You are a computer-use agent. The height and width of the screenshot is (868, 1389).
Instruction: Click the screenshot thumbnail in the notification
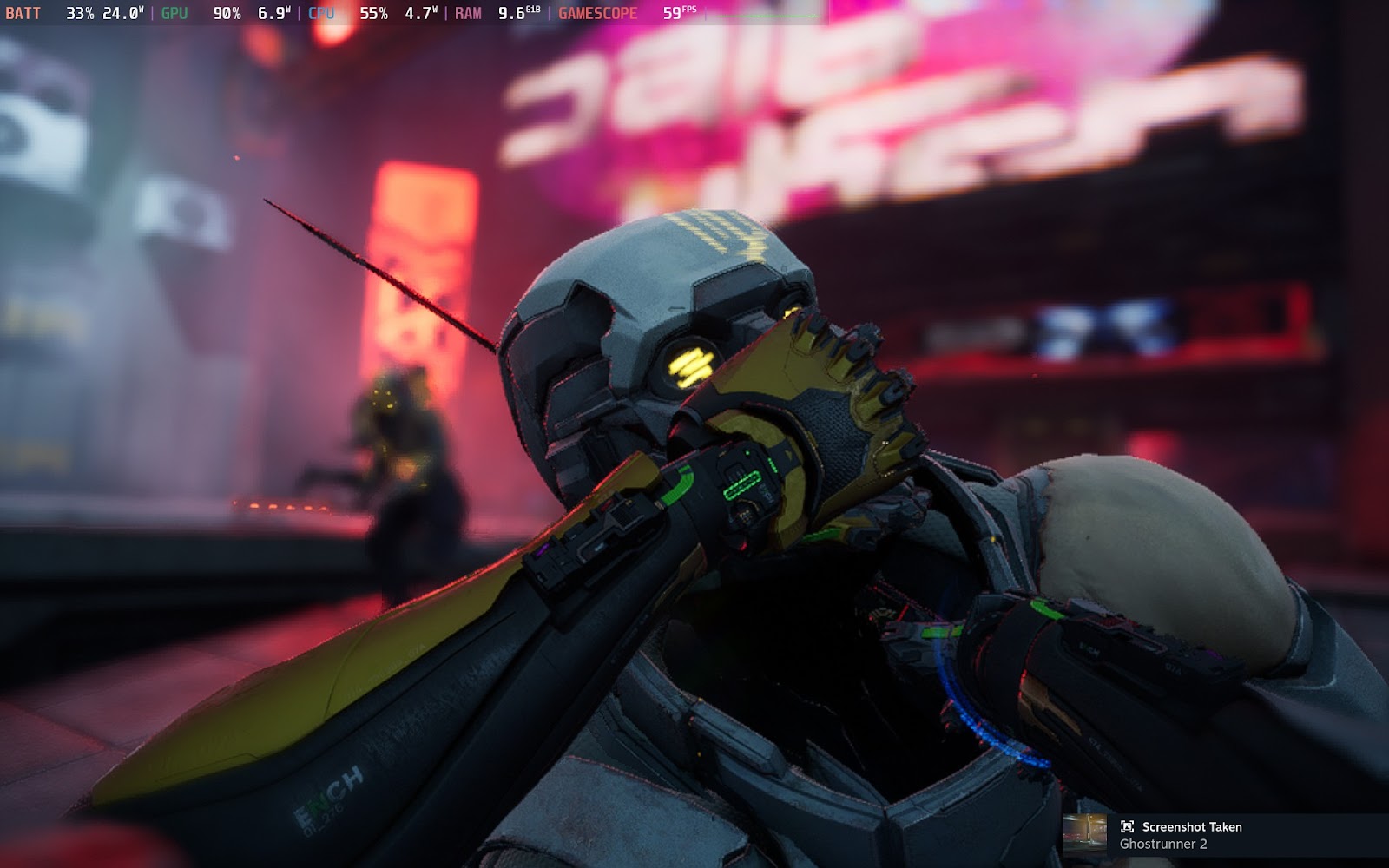[x=1085, y=835]
